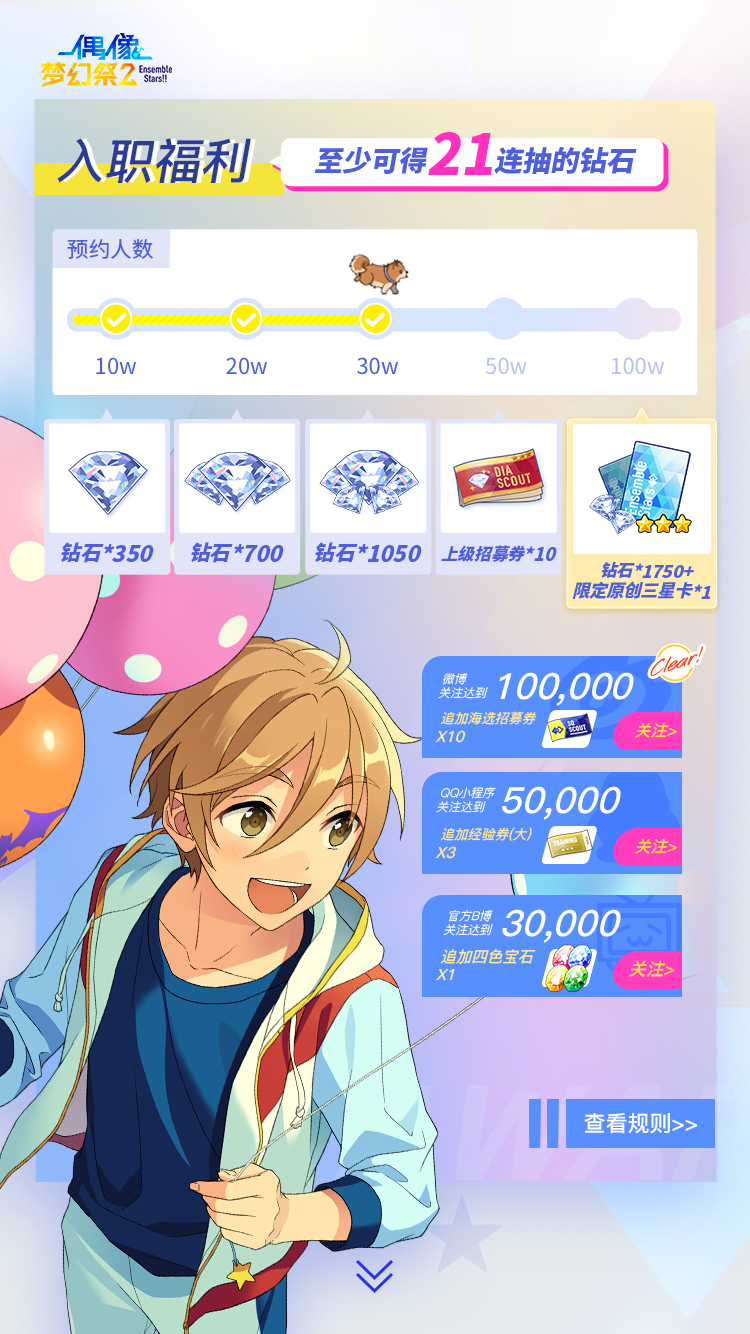Click the 30w milestone checkmark
Image resolution: width=750 pixels, height=1334 pixels.
375,320
